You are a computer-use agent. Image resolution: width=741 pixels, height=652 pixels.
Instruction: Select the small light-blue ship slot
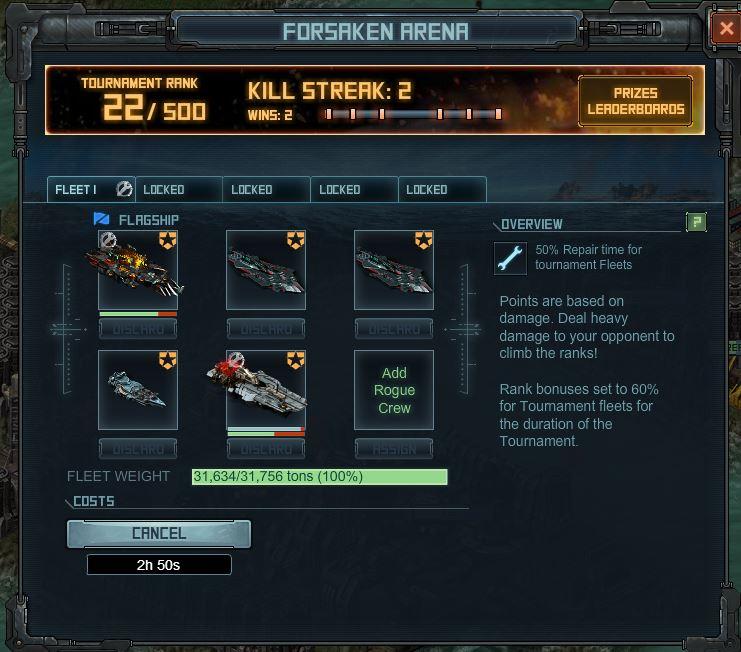tap(138, 390)
